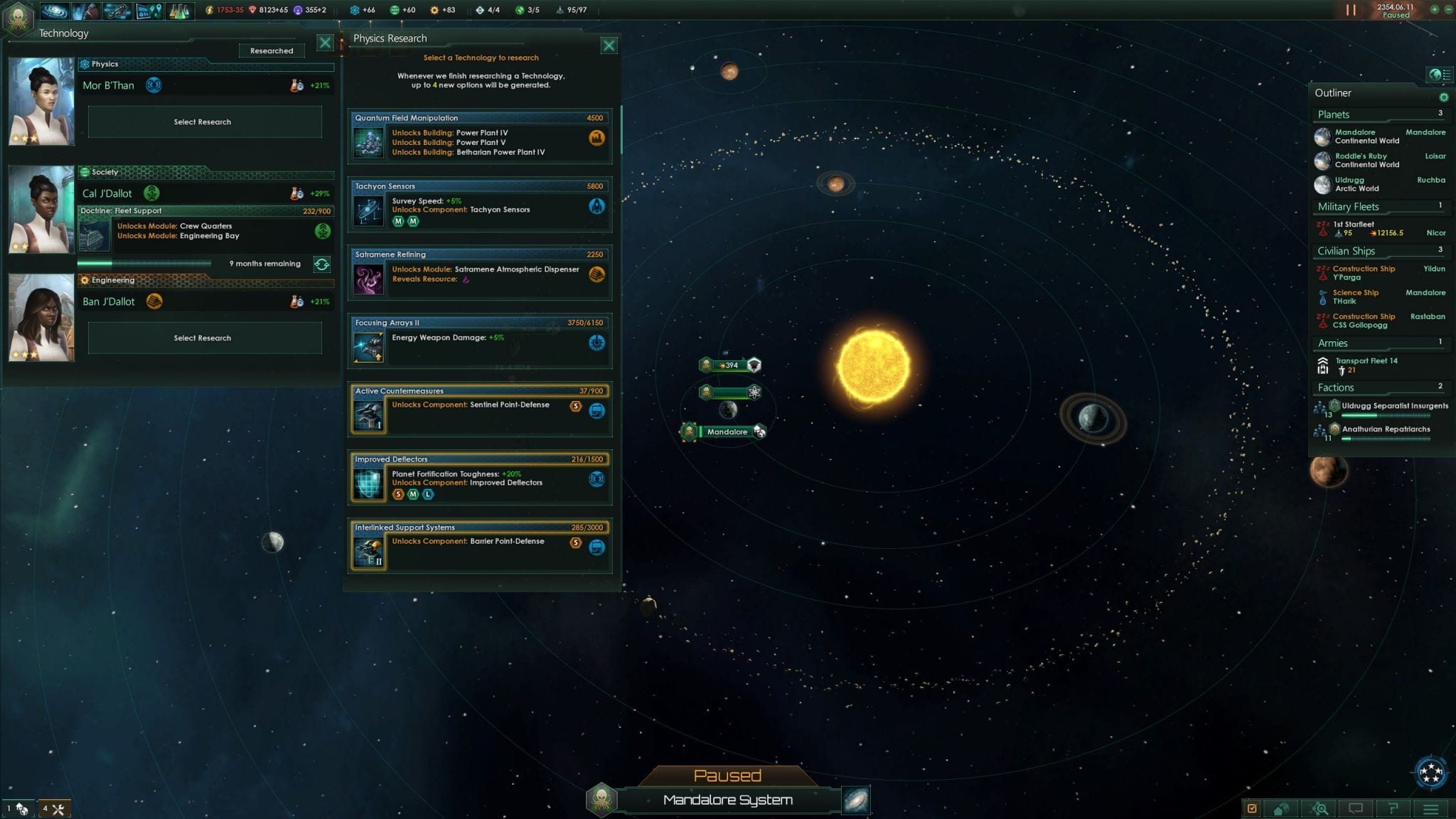Viewport: 1456px width, 819px height.
Task: Close the Physics Research panel
Action: click(x=609, y=46)
